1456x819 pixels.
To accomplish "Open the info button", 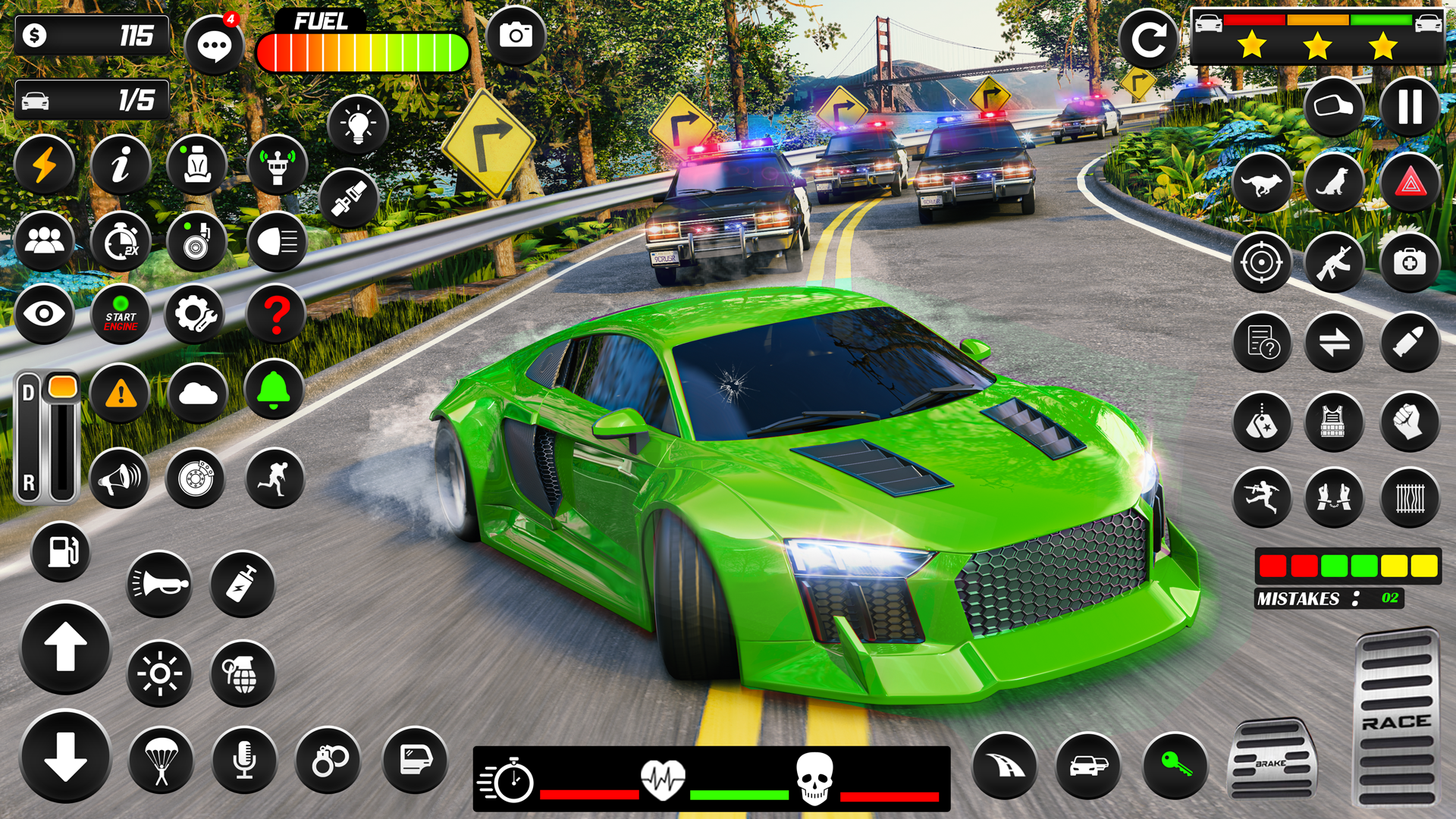I will (x=121, y=165).
